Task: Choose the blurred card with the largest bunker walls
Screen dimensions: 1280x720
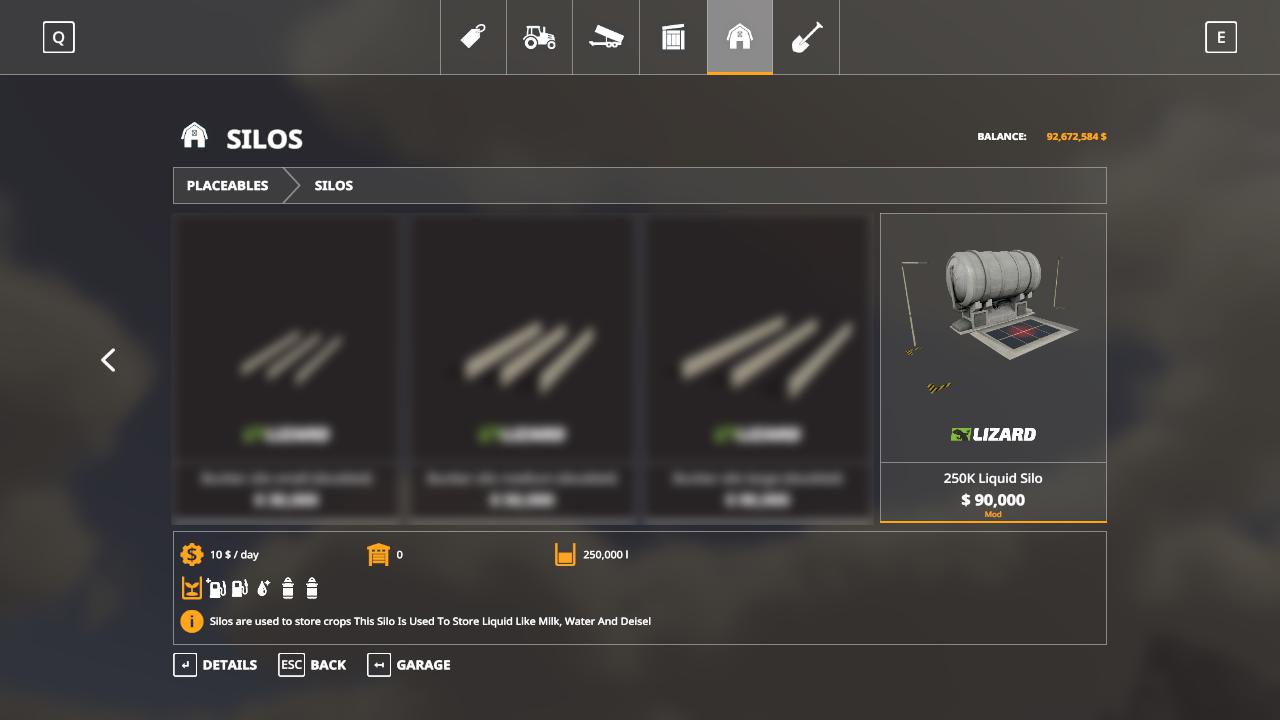Action: (757, 367)
